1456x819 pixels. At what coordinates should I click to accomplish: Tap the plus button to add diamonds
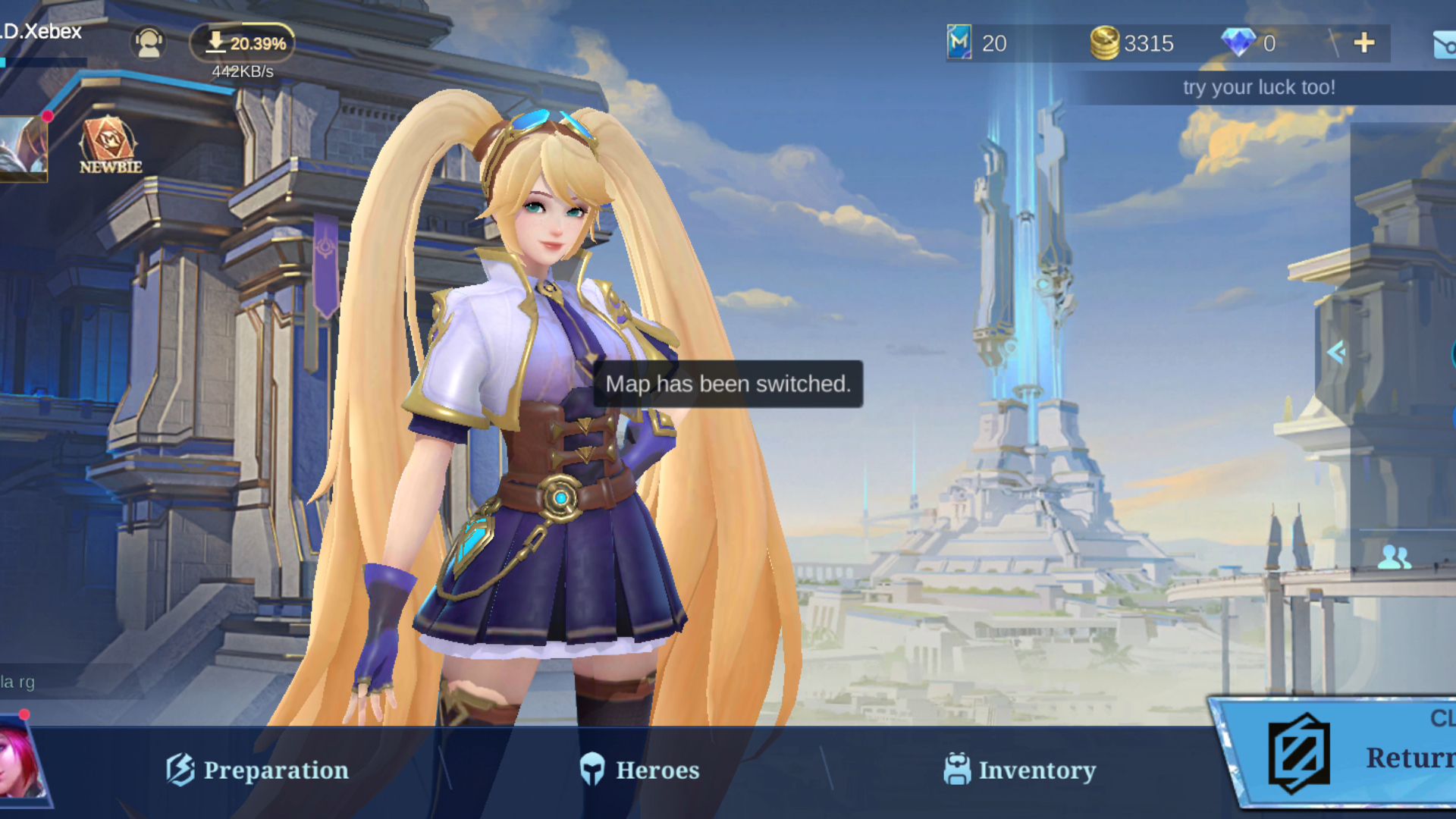click(x=1363, y=43)
